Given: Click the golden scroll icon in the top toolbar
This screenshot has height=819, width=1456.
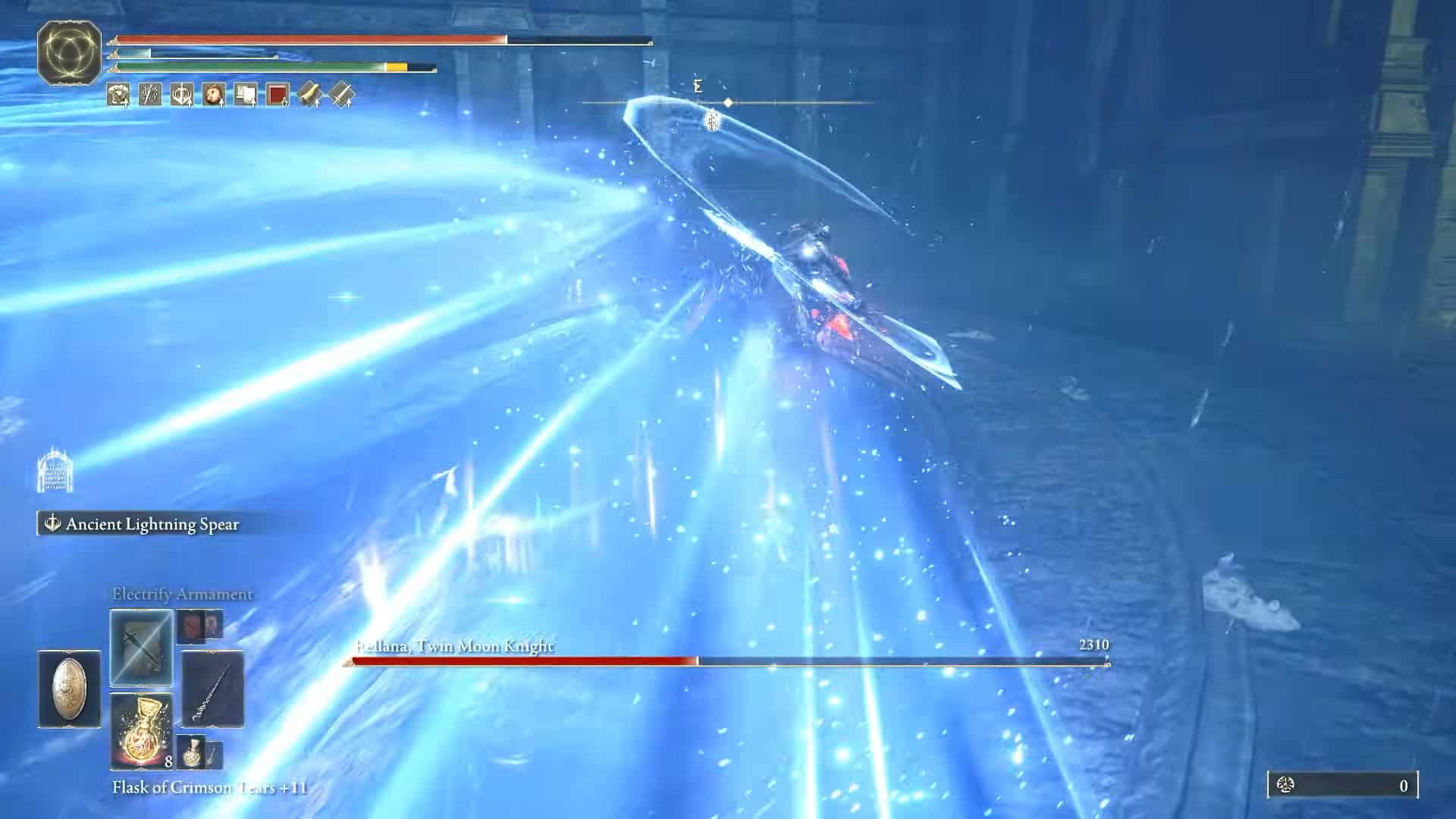Looking at the screenshot, I should pyautogui.click(x=309, y=95).
